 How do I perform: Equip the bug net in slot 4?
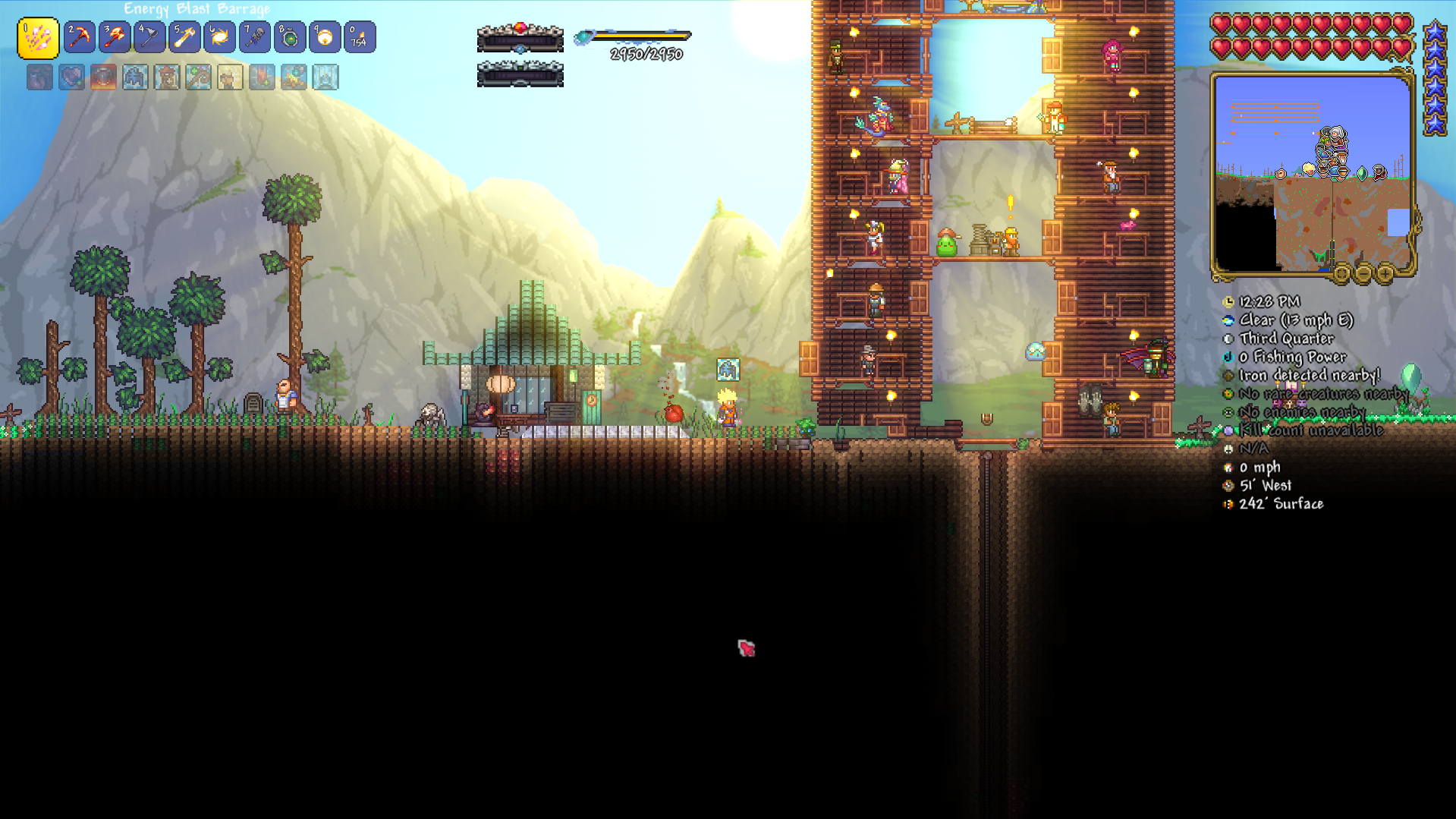tap(149, 37)
